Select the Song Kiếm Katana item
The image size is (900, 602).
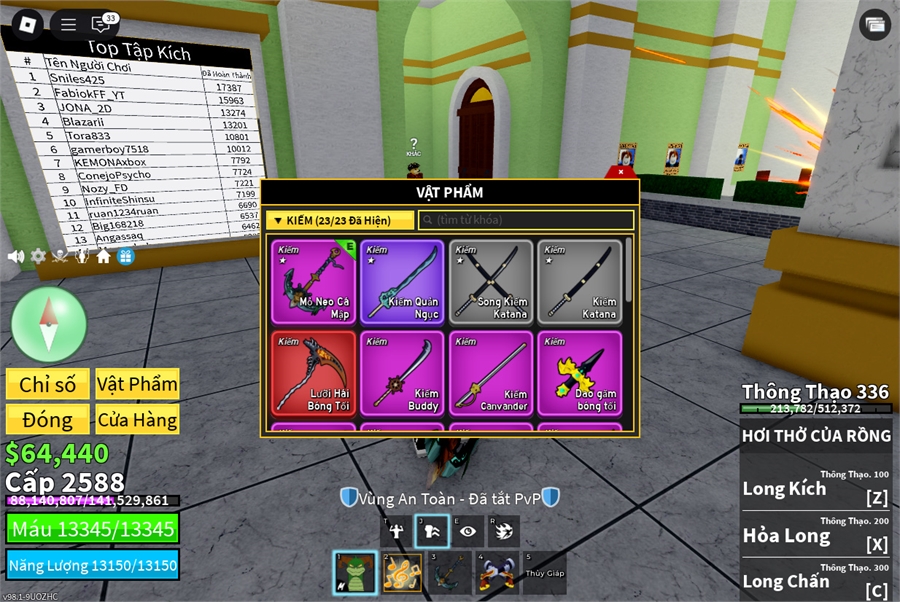pos(490,281)
